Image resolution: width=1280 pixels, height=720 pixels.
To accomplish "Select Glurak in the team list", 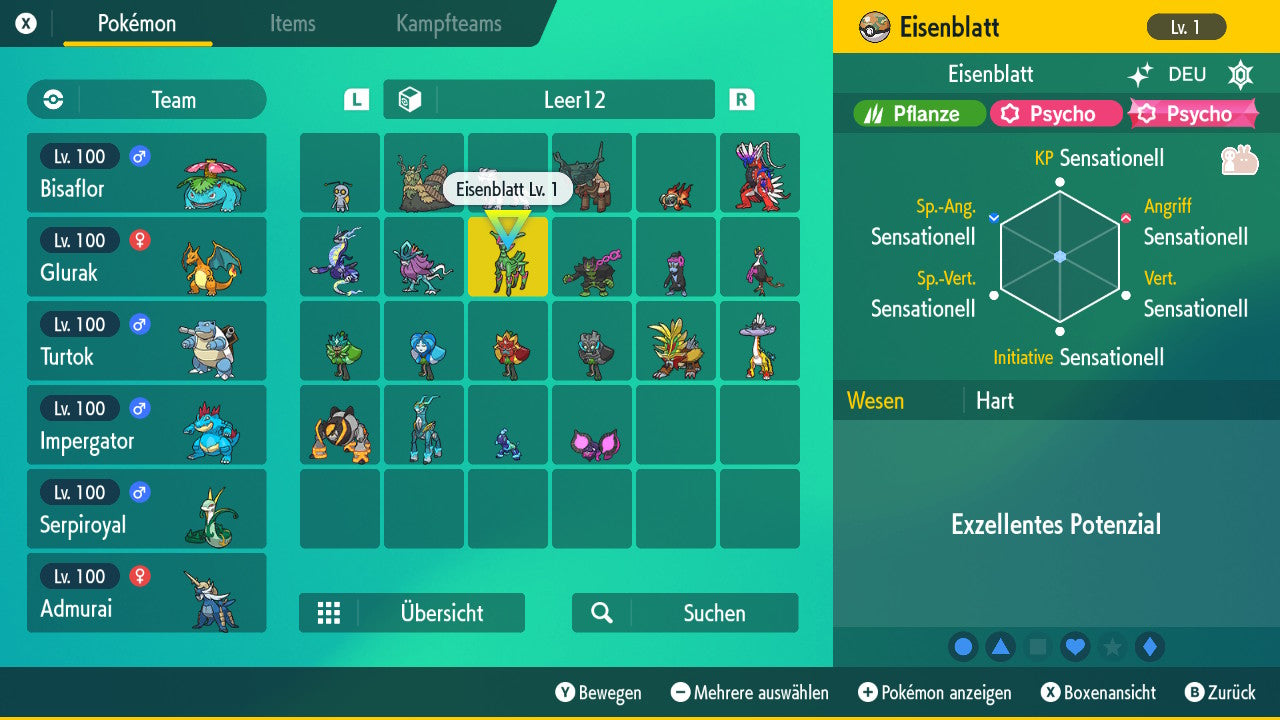I will click(x=146, y=257).
